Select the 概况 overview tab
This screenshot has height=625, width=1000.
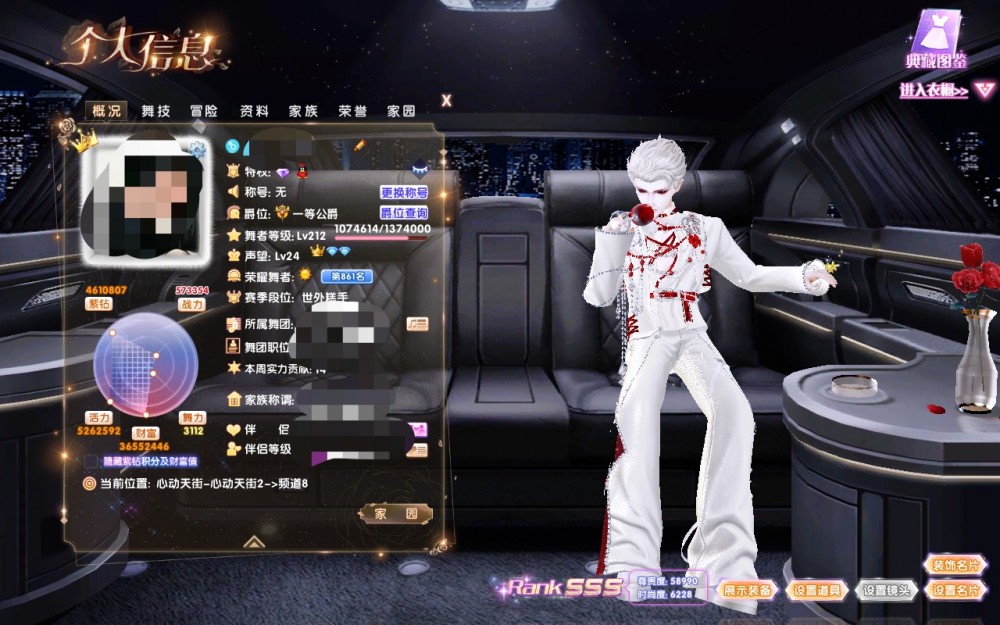pyautogui.click(x=105, y=111)
